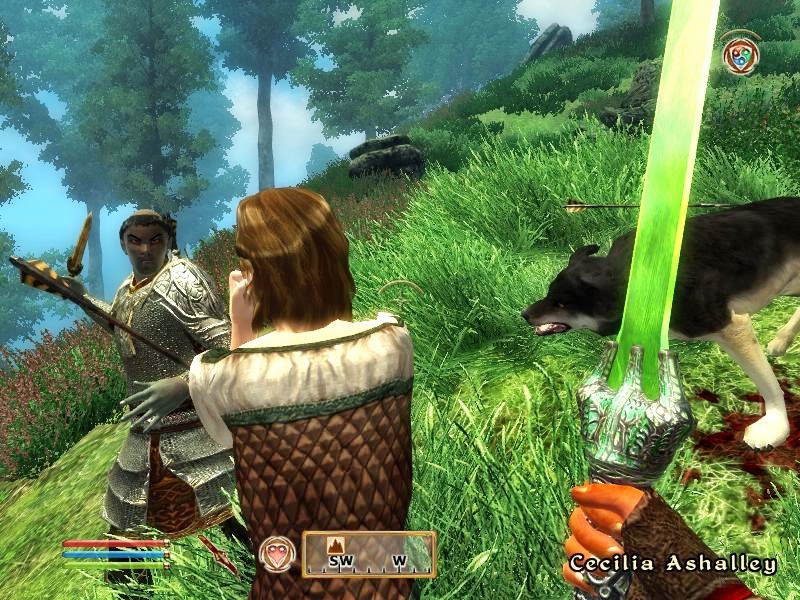Select the equipped weapon icon beside status bars
The width and height of the screenshot is (800, 600).
219,555
